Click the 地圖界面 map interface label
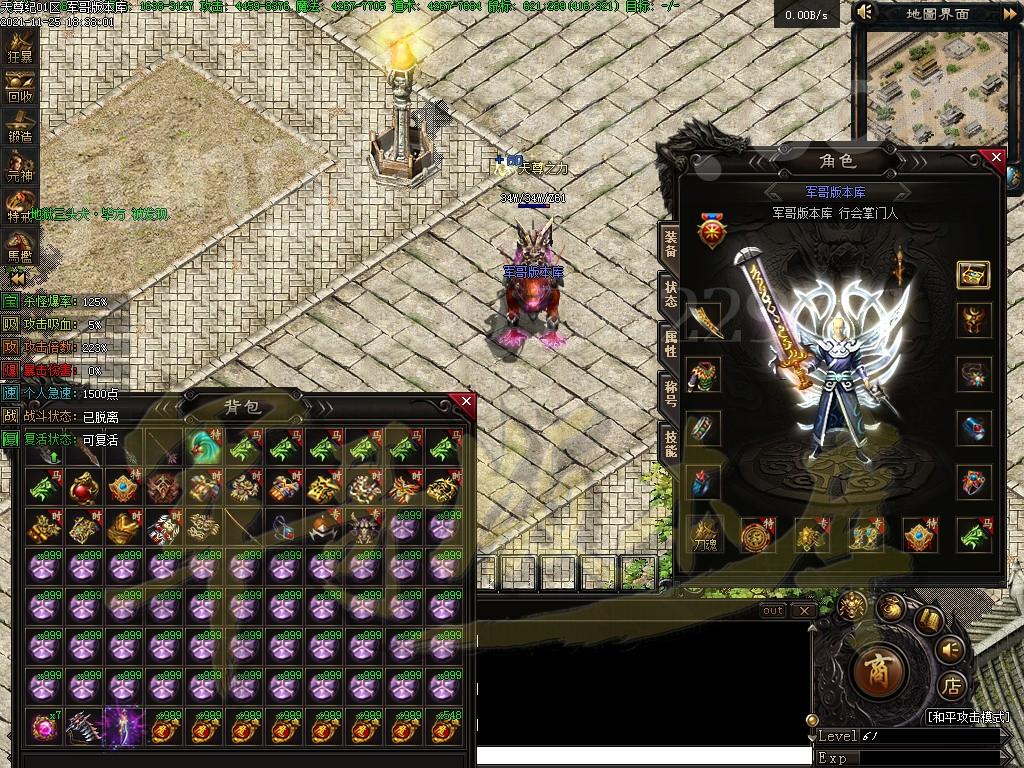The height and width of the screenshot is (768, 1024). tap(937, 14)
